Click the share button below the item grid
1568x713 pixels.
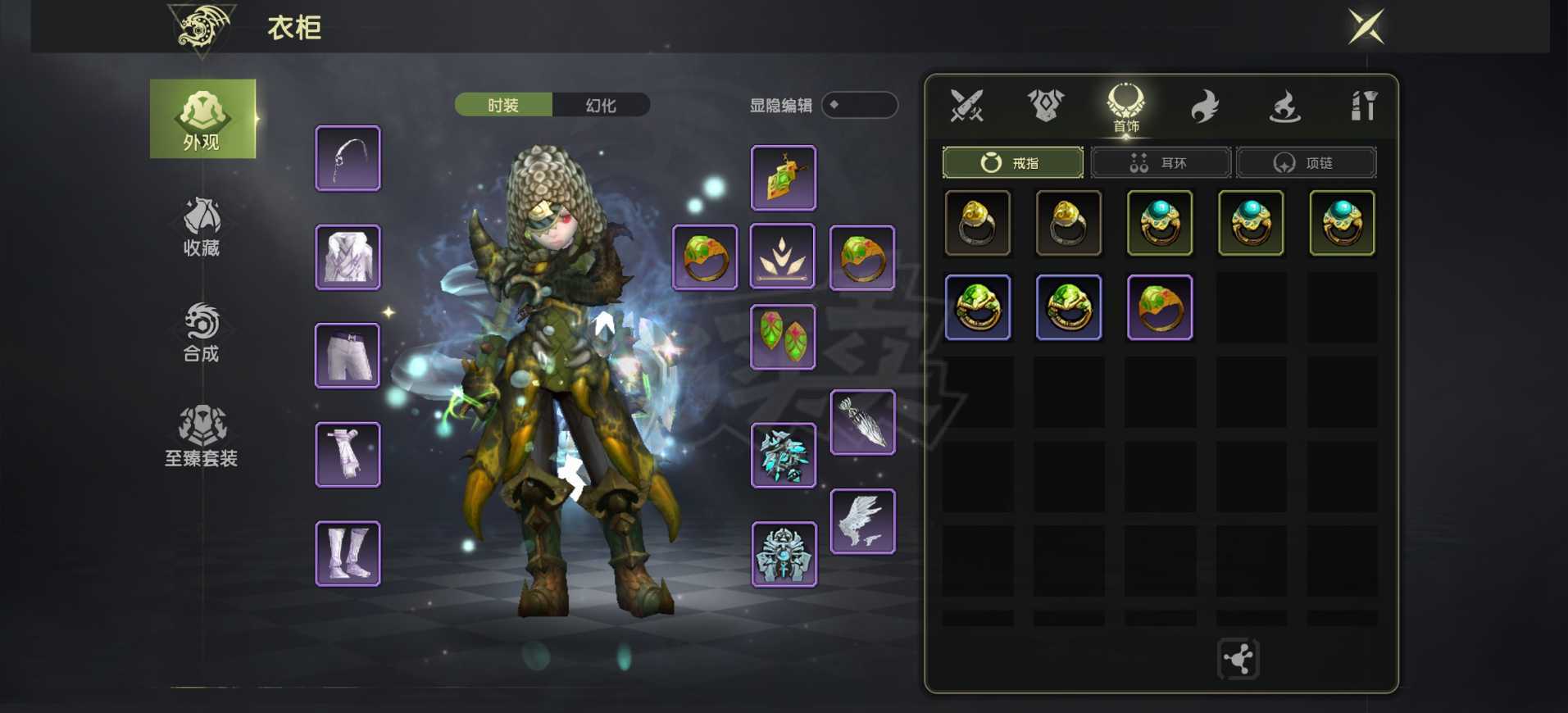1238,659
